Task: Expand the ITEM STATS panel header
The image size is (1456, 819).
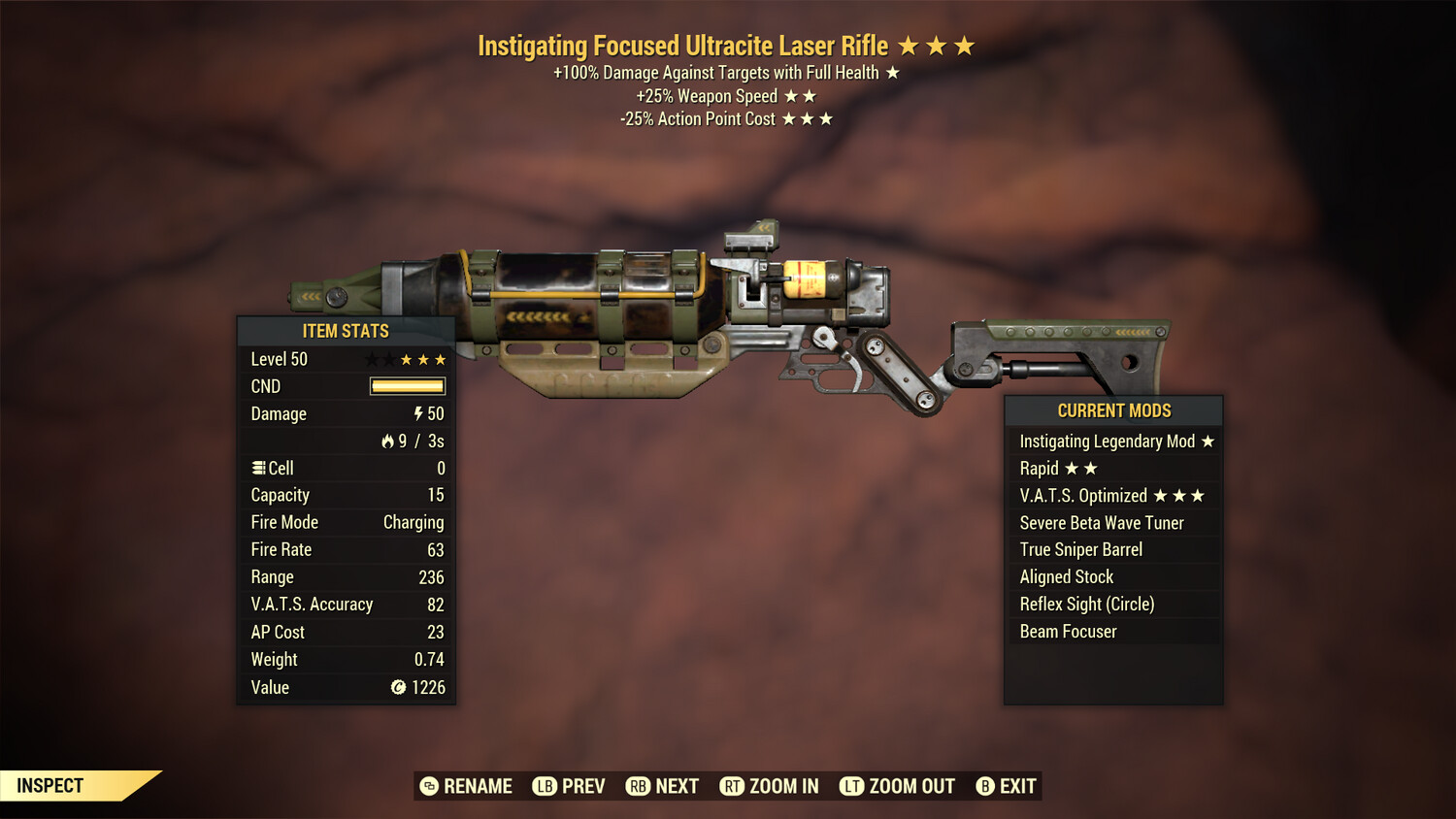Action: pos(345,331)
